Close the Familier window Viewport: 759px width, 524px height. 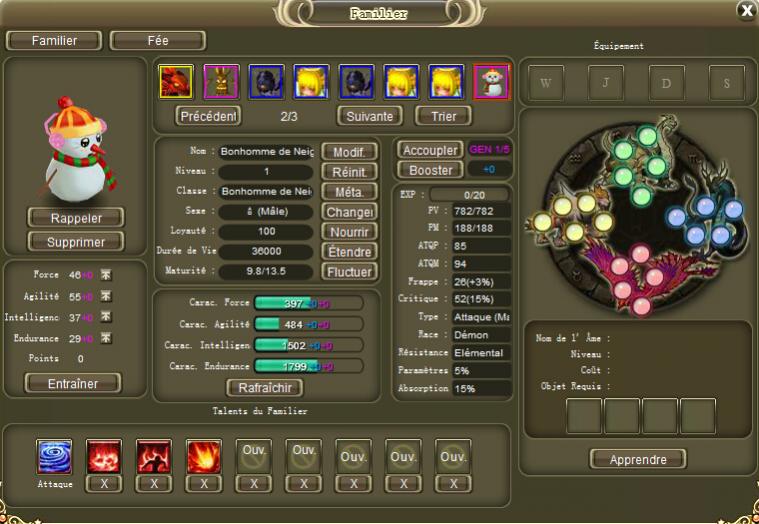[x=746, y=10]
